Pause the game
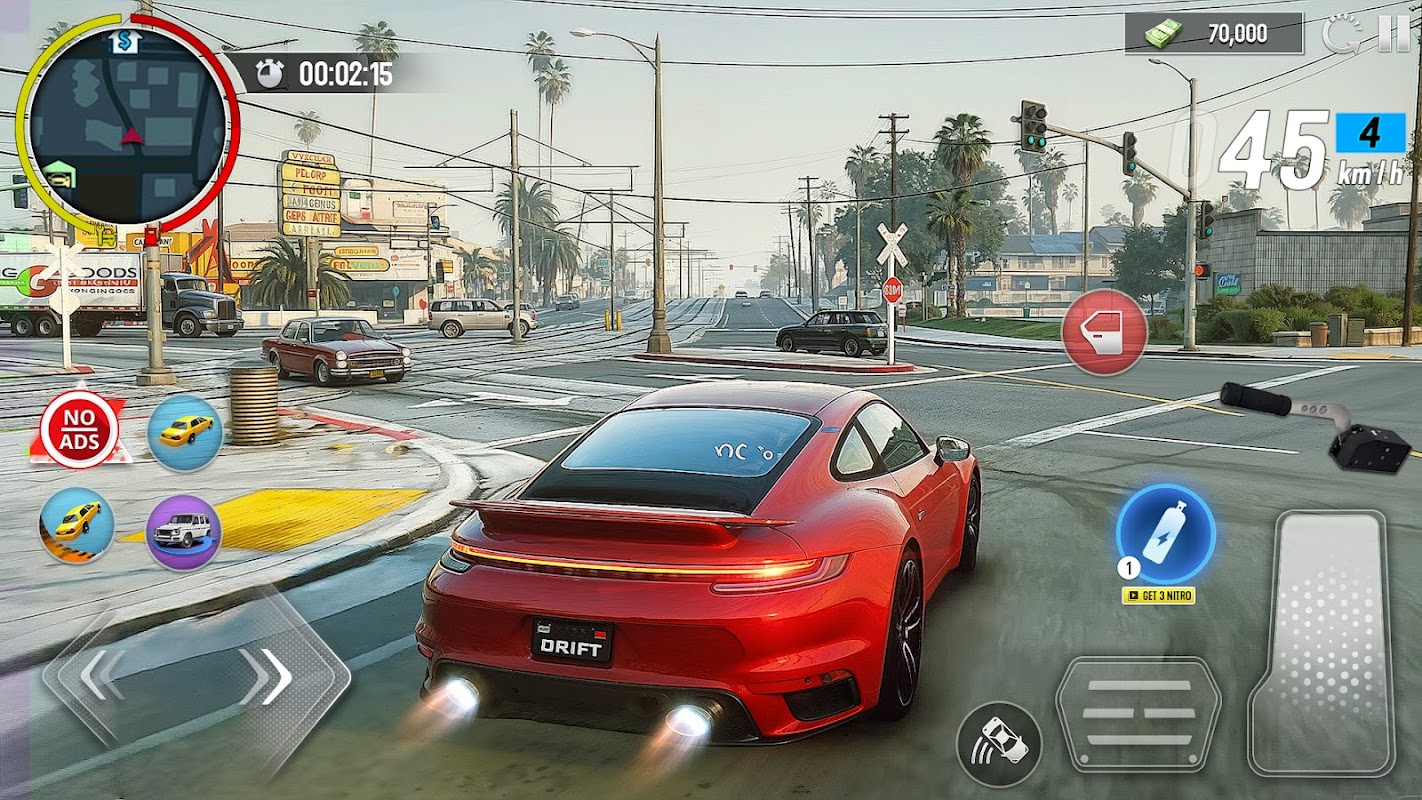Viewport: 1422px width, 800px height. coord(1393,34)
